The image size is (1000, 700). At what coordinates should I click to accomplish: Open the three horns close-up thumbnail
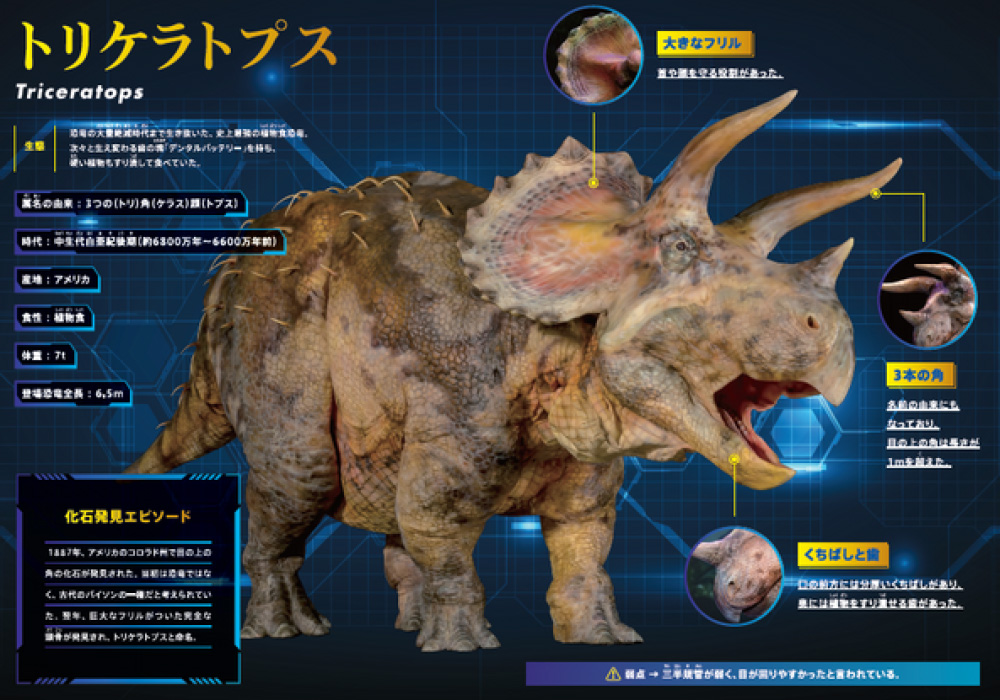(x=926, y=300)
